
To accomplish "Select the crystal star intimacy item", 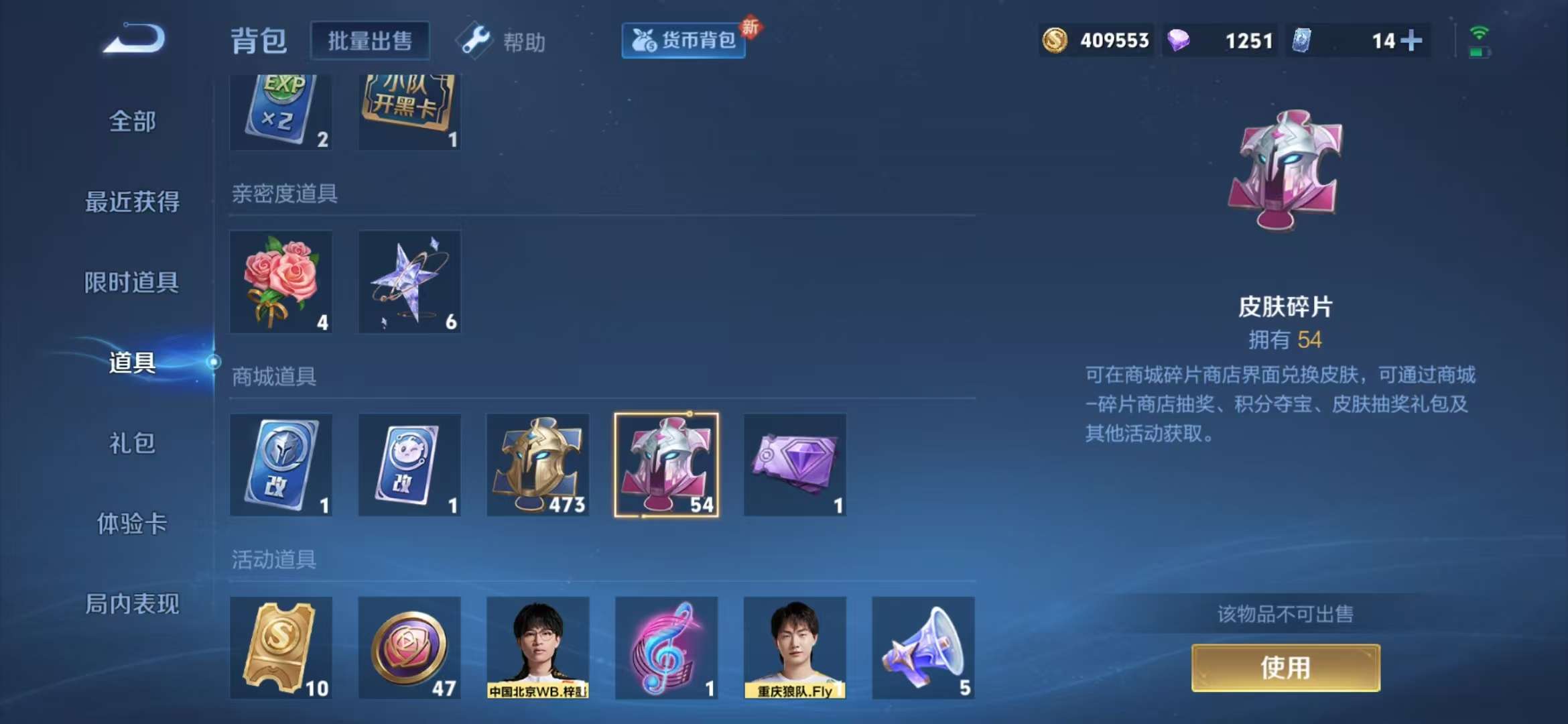I will point(409,282).
